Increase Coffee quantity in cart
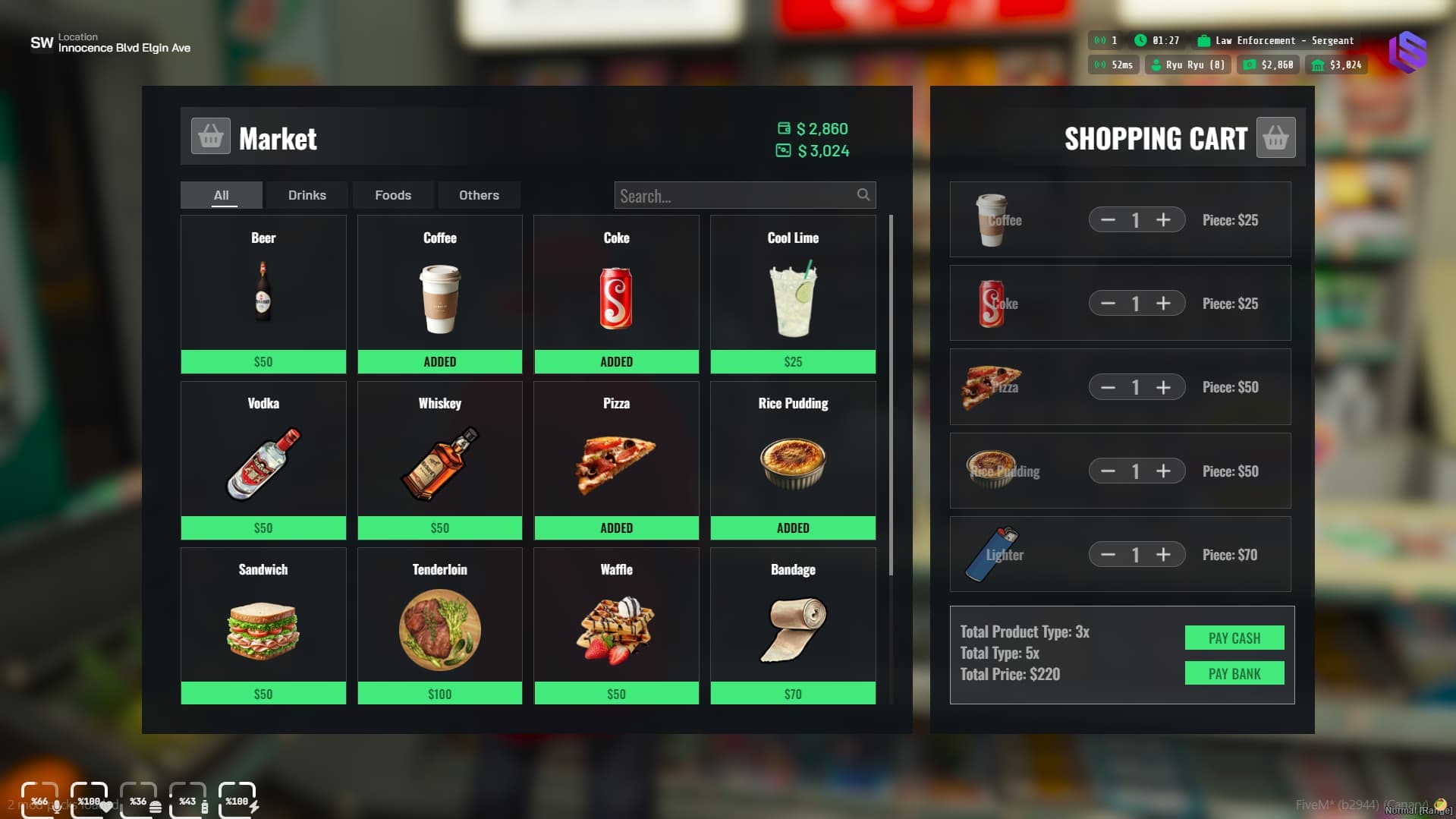 click(1163, 220)
